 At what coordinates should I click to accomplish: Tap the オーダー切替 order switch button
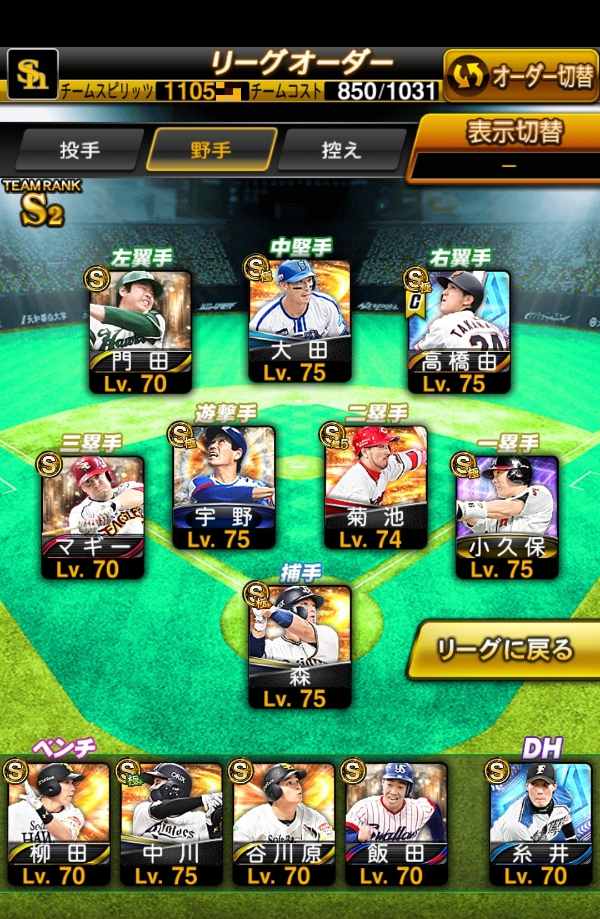tap(521, 75)
